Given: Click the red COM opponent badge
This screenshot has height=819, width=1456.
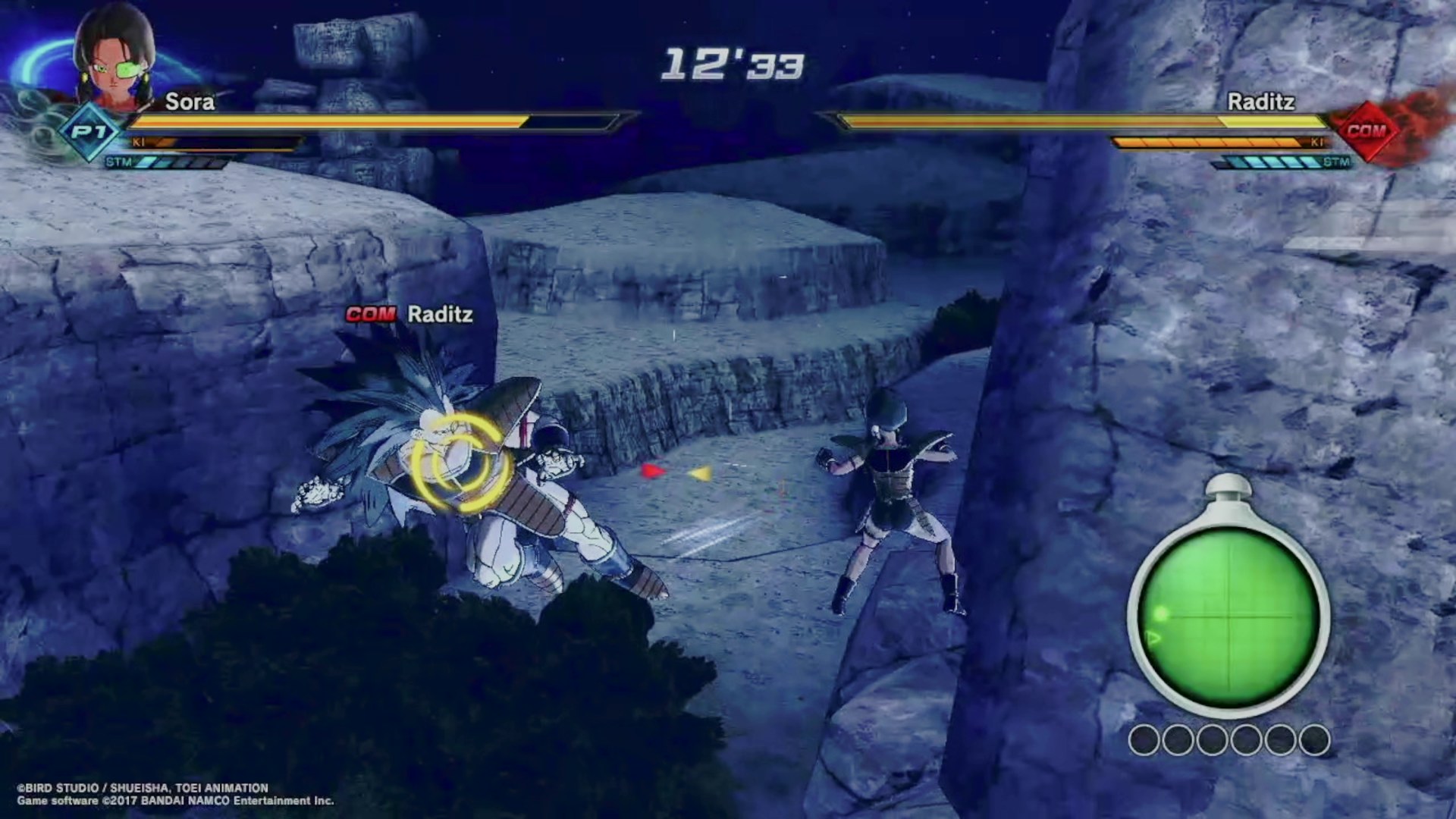Looking at the screenshot, I should (1366, 131).
